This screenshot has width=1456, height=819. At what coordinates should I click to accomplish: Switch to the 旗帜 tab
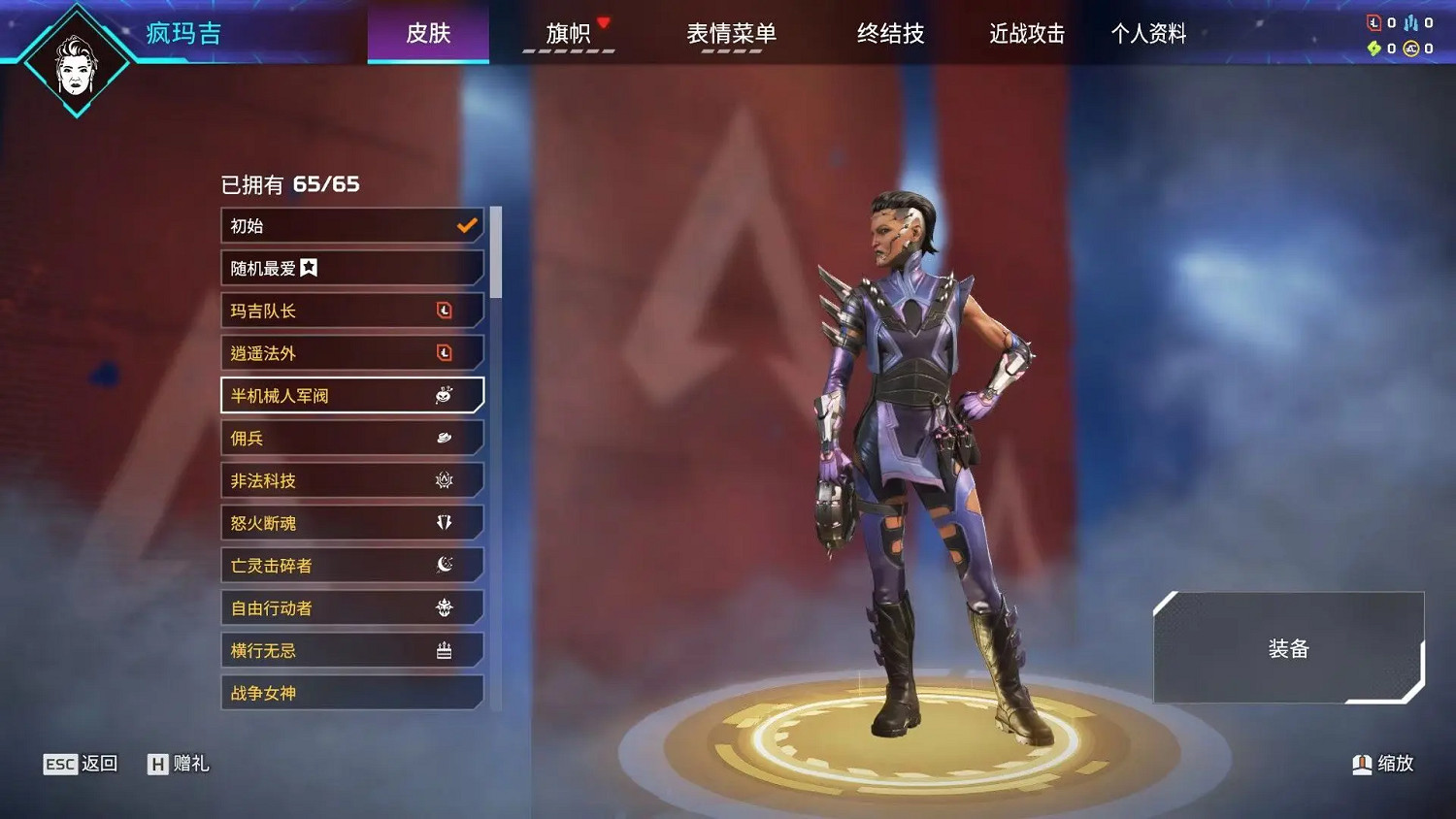tap(571, 33)
